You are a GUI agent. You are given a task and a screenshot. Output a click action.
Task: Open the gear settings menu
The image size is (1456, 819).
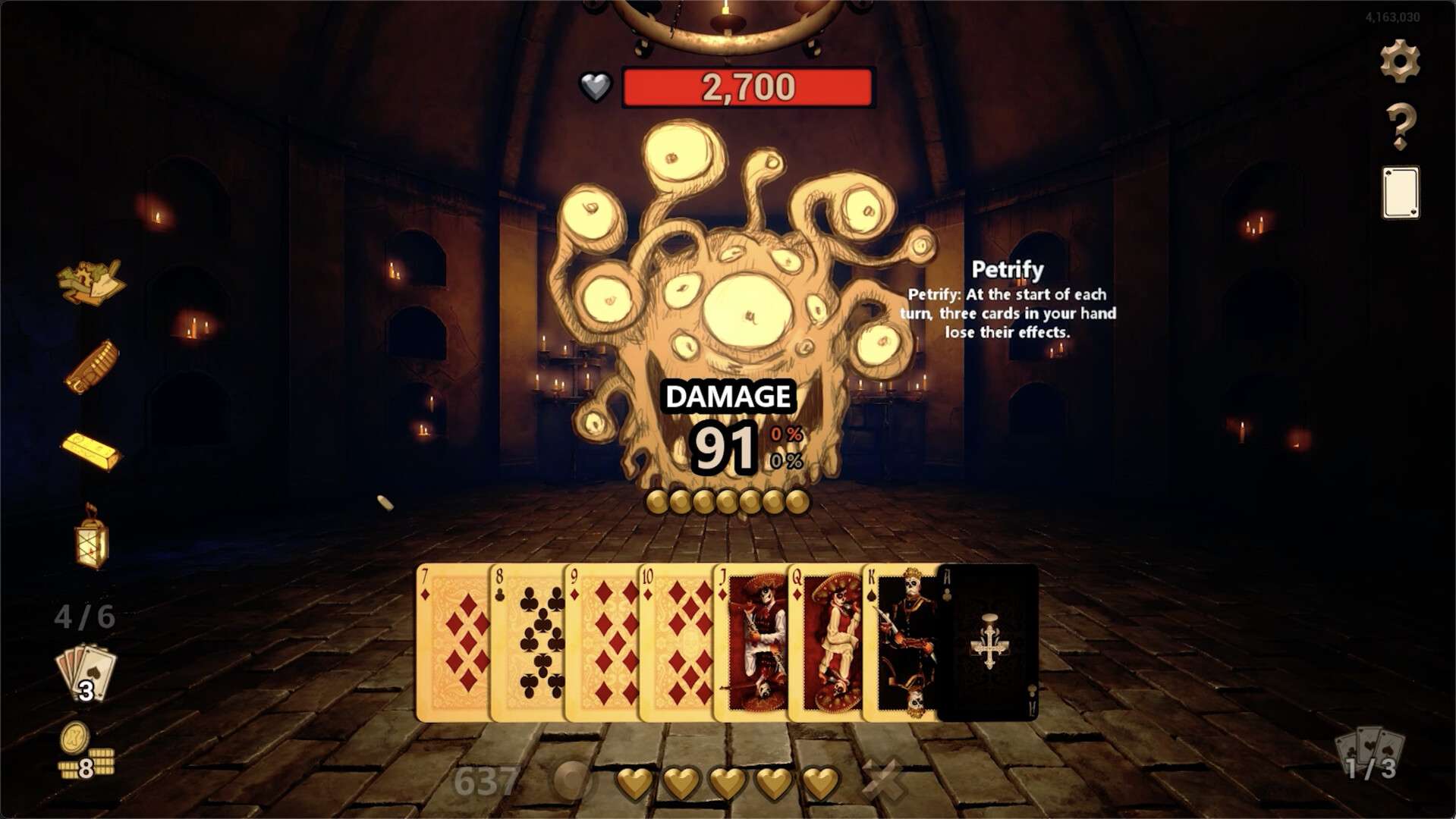(1400, 61)
